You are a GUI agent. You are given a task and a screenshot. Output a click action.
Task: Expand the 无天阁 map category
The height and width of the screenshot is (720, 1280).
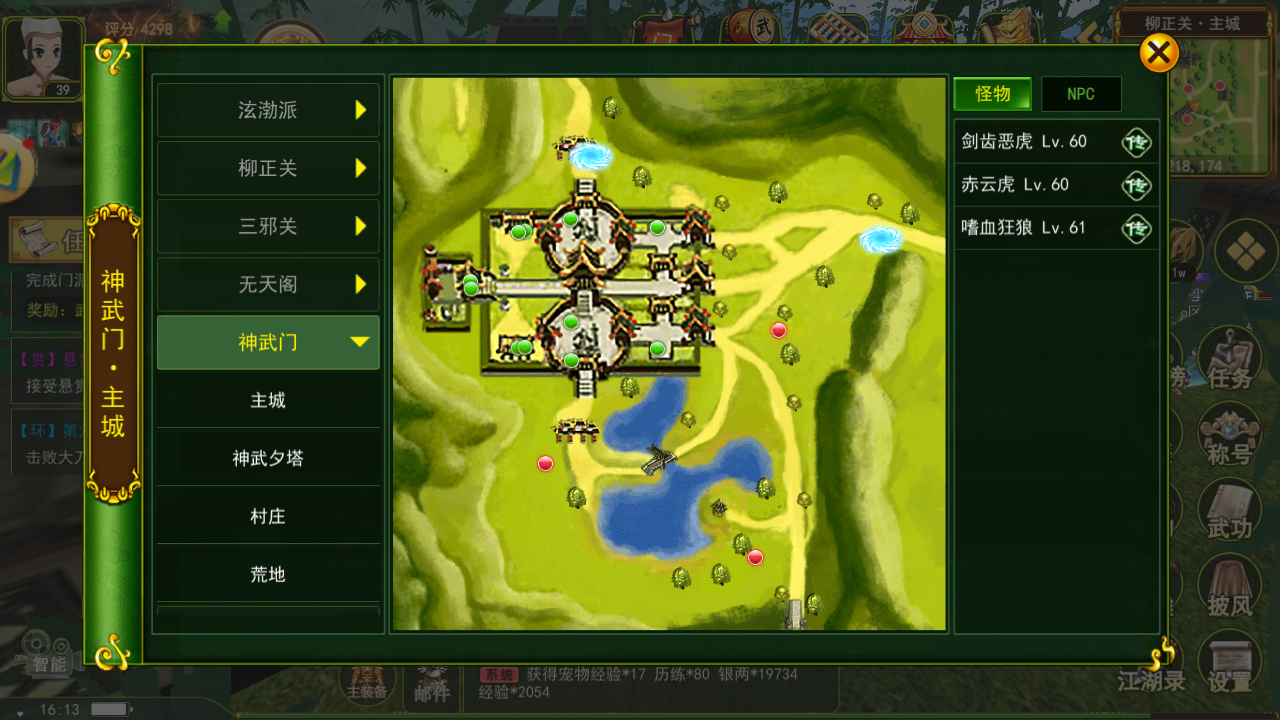coord(267,283)
